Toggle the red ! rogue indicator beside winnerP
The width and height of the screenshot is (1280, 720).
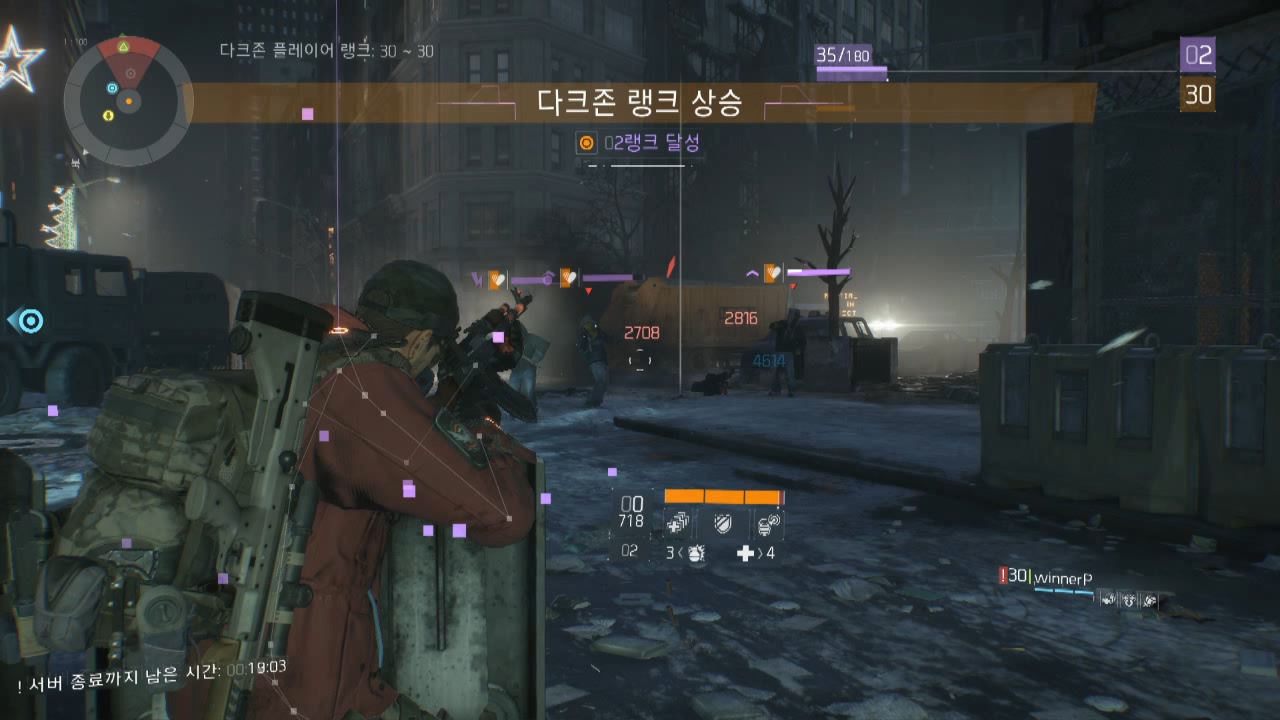point(1003,576)
